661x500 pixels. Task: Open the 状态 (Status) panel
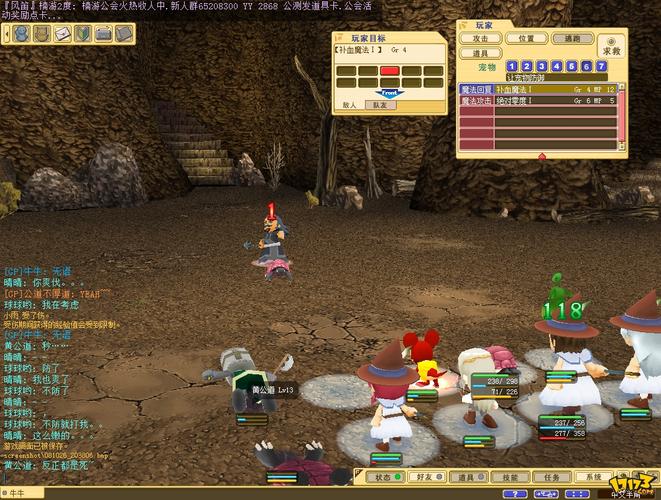[385, 477]
